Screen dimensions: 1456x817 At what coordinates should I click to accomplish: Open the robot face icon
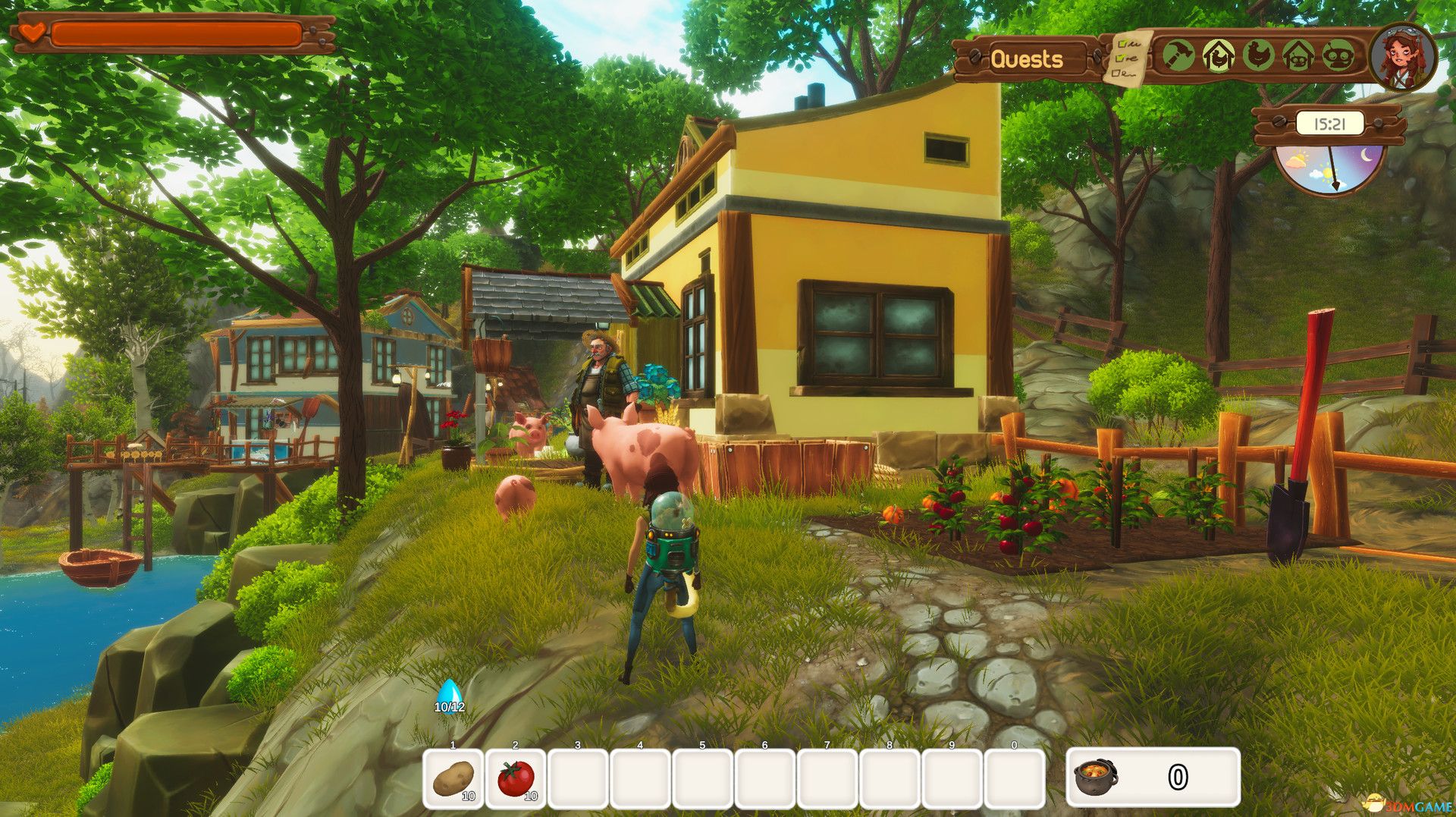coord(1338,56)
